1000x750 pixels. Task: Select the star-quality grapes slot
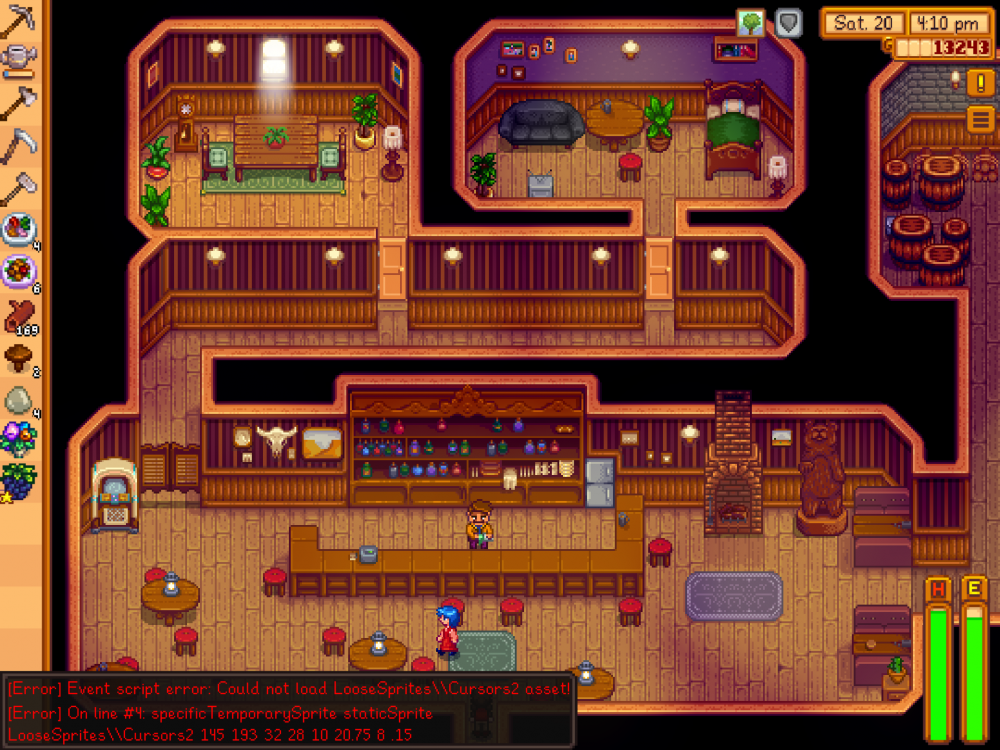(x=19, y=479)
